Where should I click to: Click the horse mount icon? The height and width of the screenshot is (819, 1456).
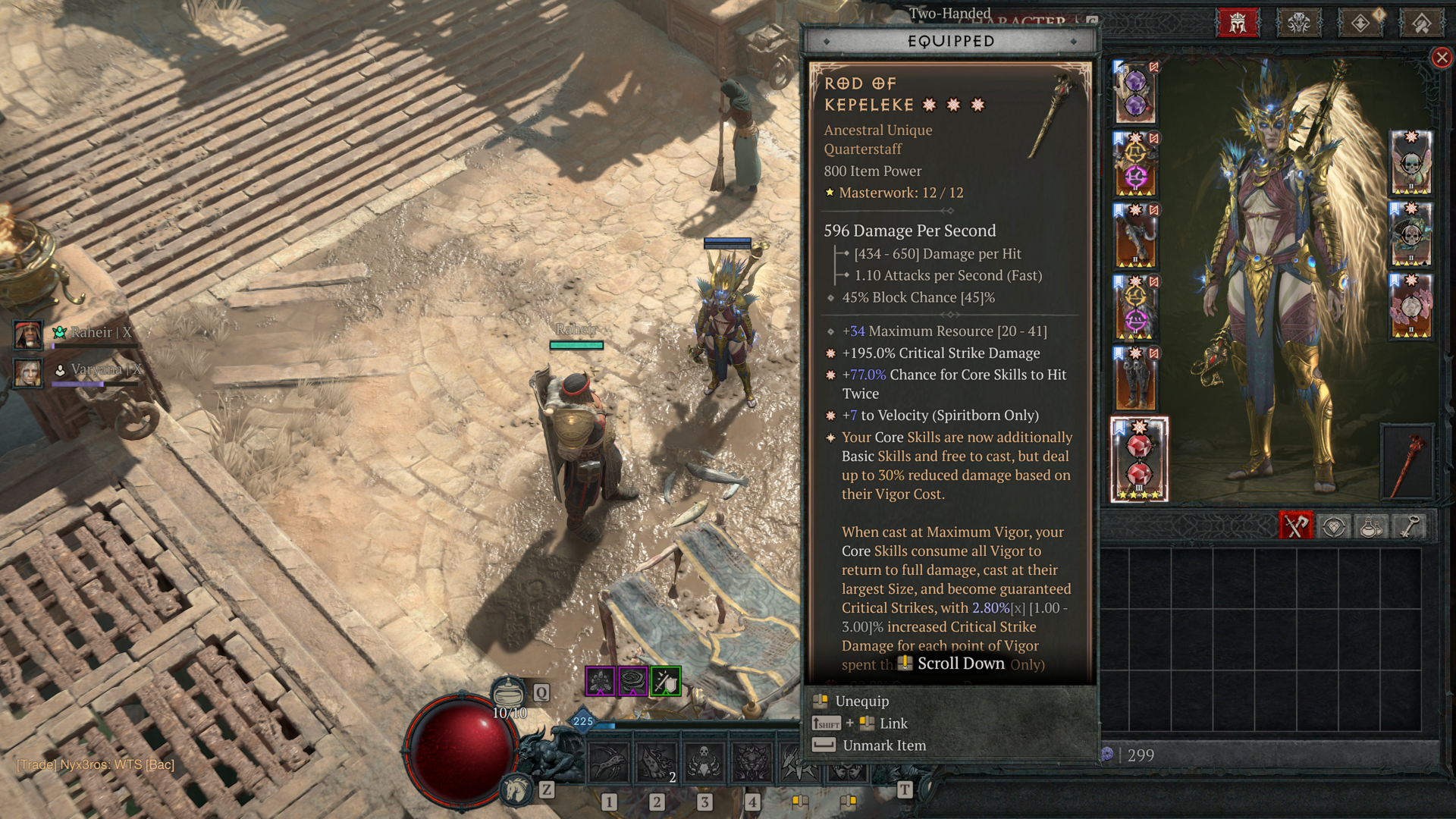[517, 790]
